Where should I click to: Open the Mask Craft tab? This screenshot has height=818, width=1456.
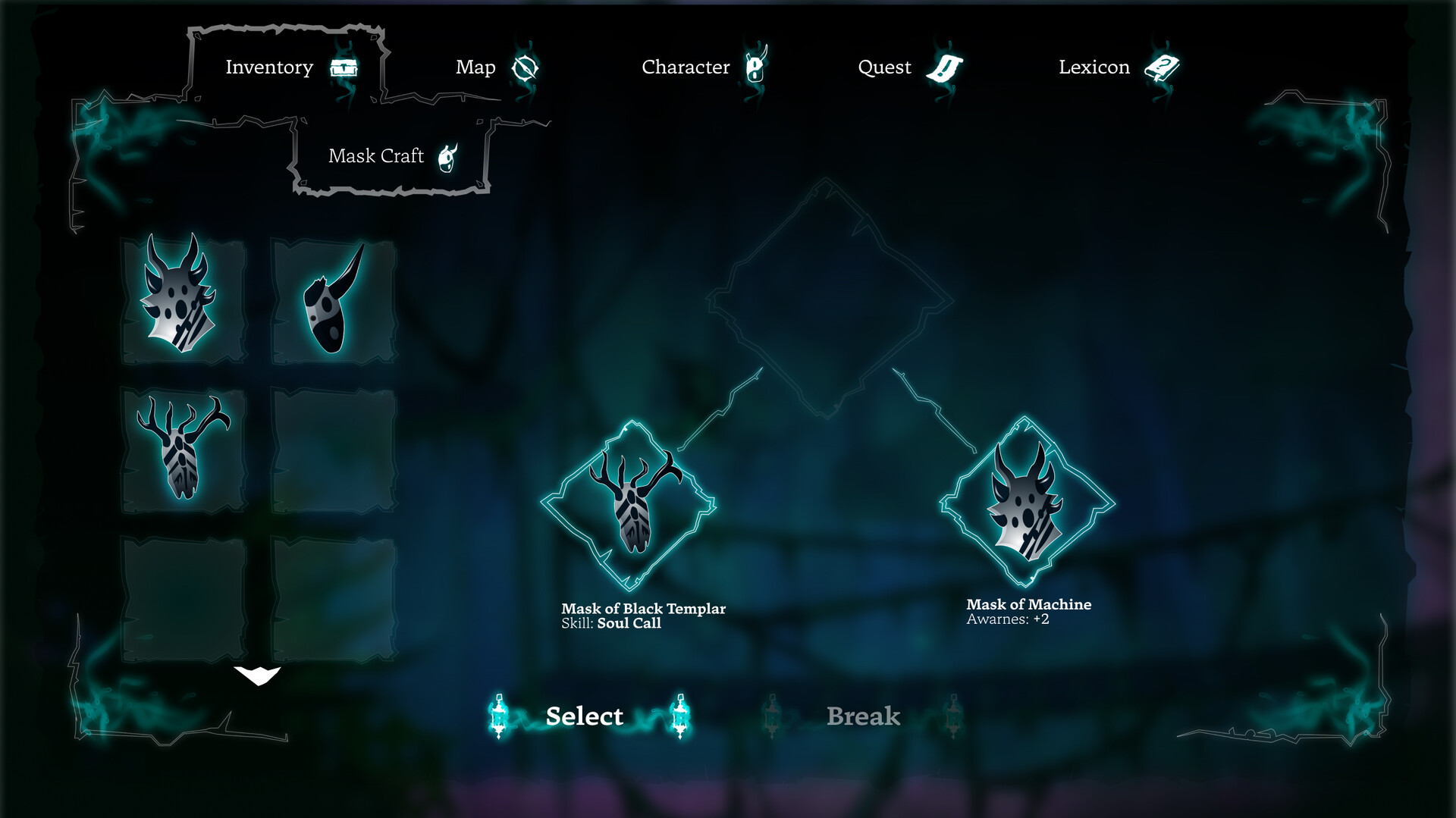click(x=376, y=156)
